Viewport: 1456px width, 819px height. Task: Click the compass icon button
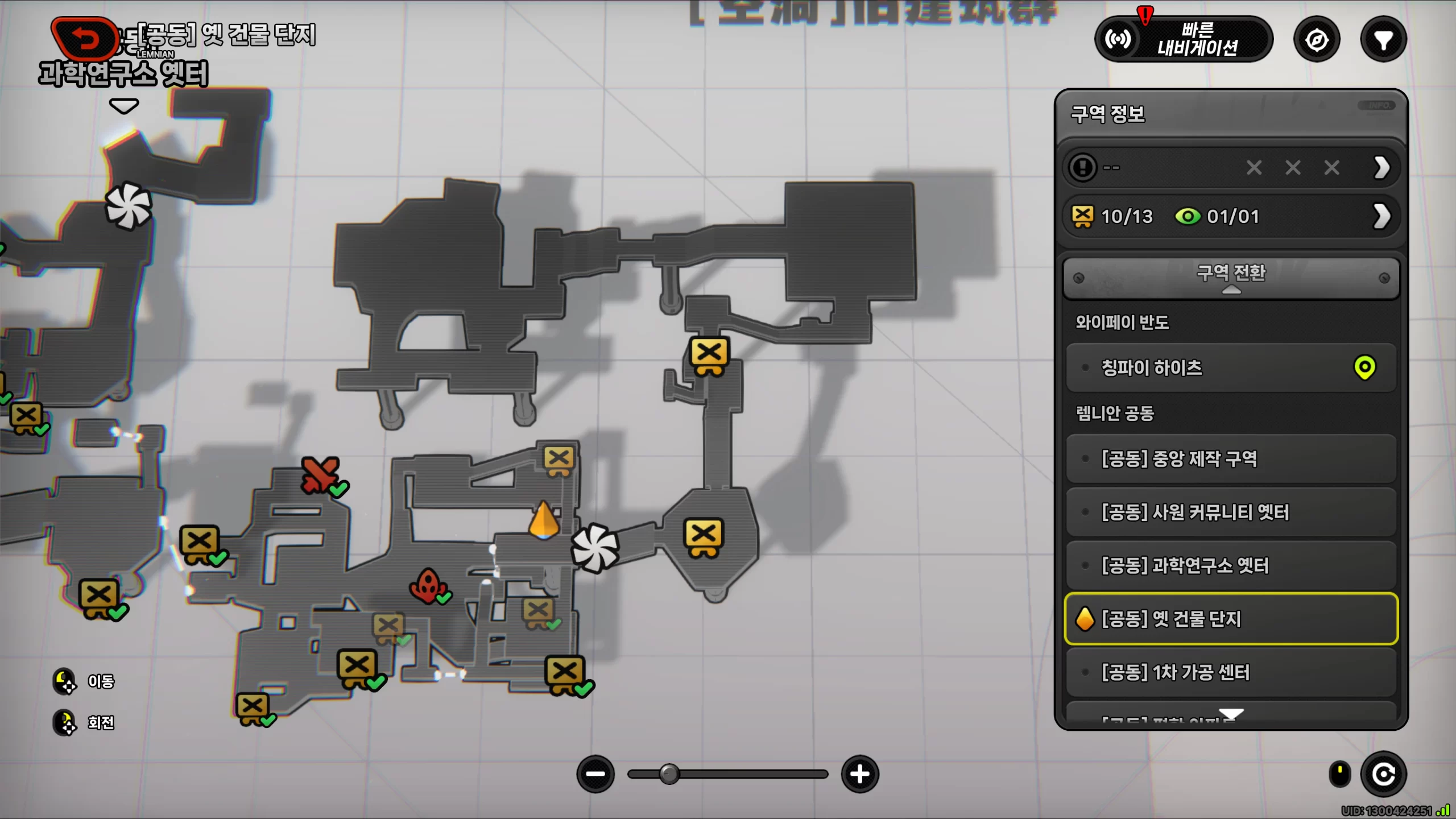tap(1317, 40)
